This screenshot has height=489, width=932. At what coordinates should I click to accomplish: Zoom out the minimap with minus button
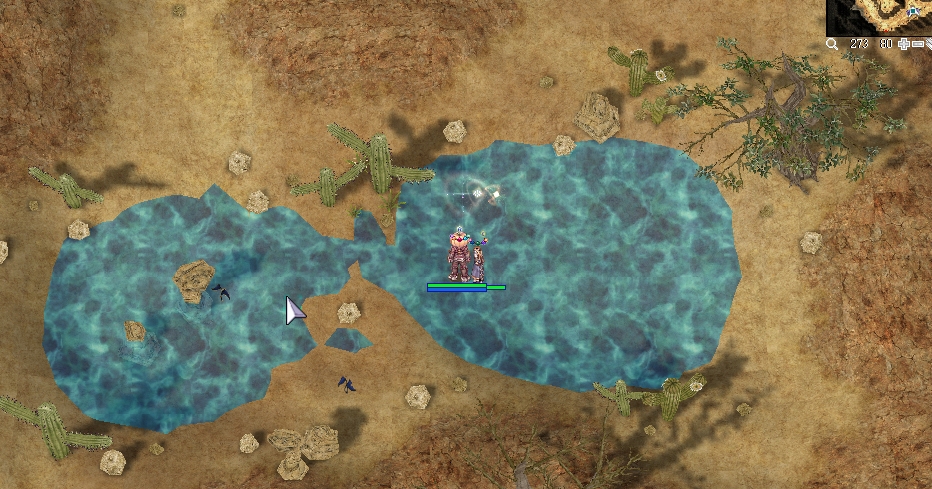click(x=918, y=44)
